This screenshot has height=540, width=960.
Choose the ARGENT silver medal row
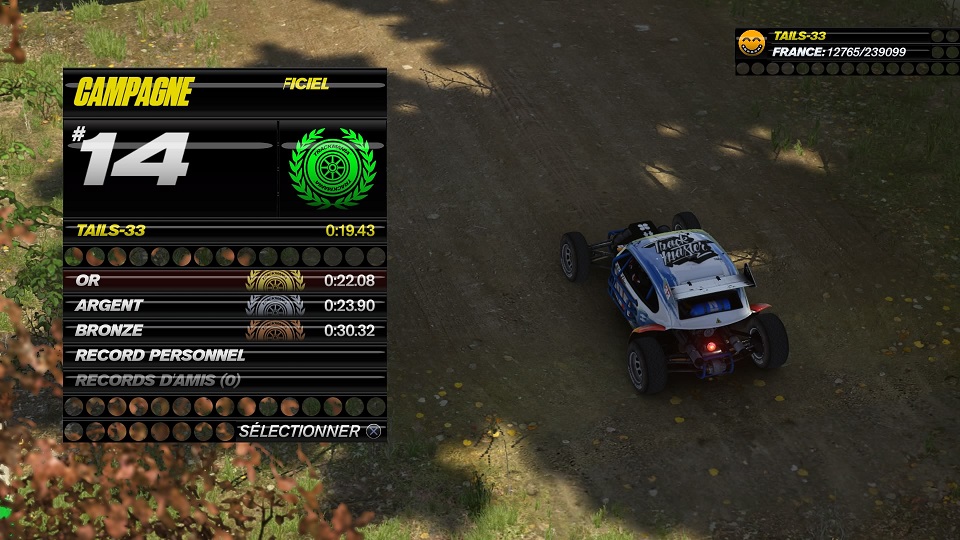(225, 306)
